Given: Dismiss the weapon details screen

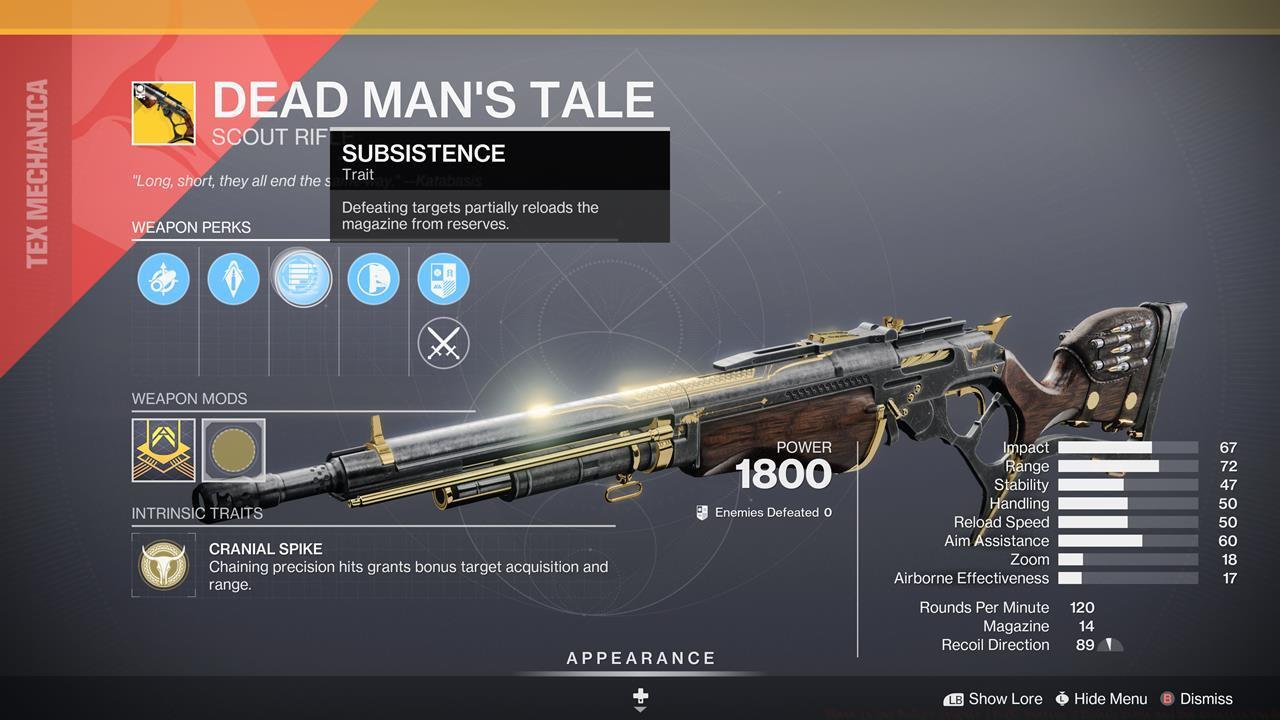Looking at the screenshot, I should pyautogui.click(x=1196, y=699).
